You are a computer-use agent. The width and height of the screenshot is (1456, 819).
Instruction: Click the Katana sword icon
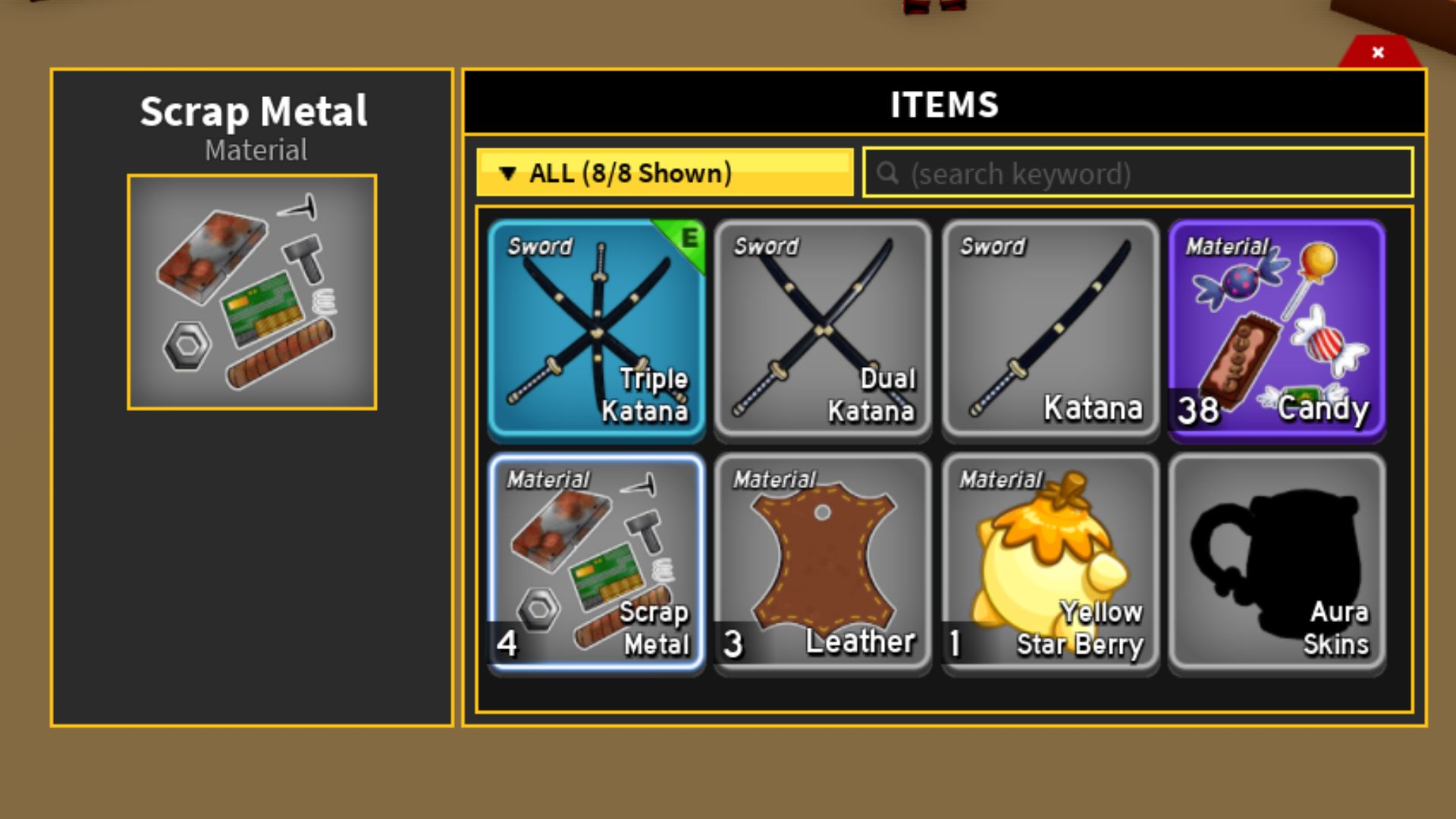(x=1050, y=330)
